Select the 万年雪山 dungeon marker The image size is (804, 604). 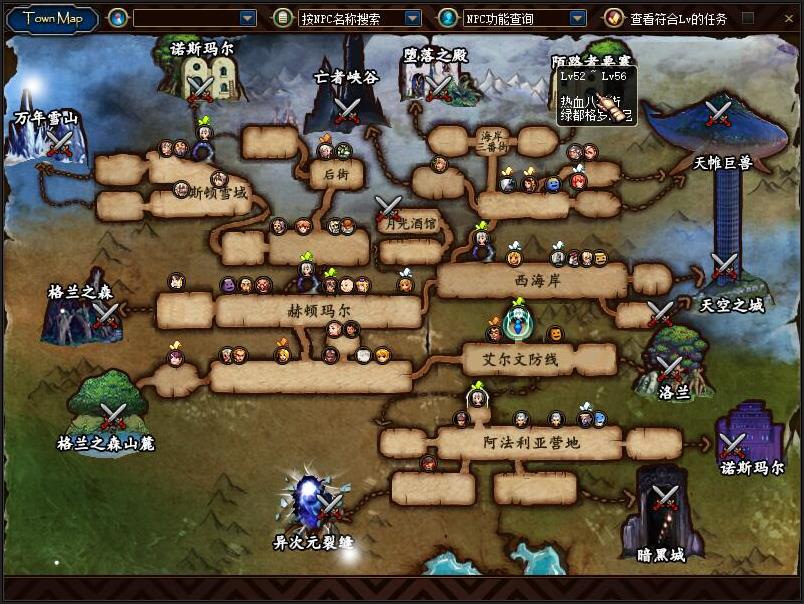coord(59,146)
